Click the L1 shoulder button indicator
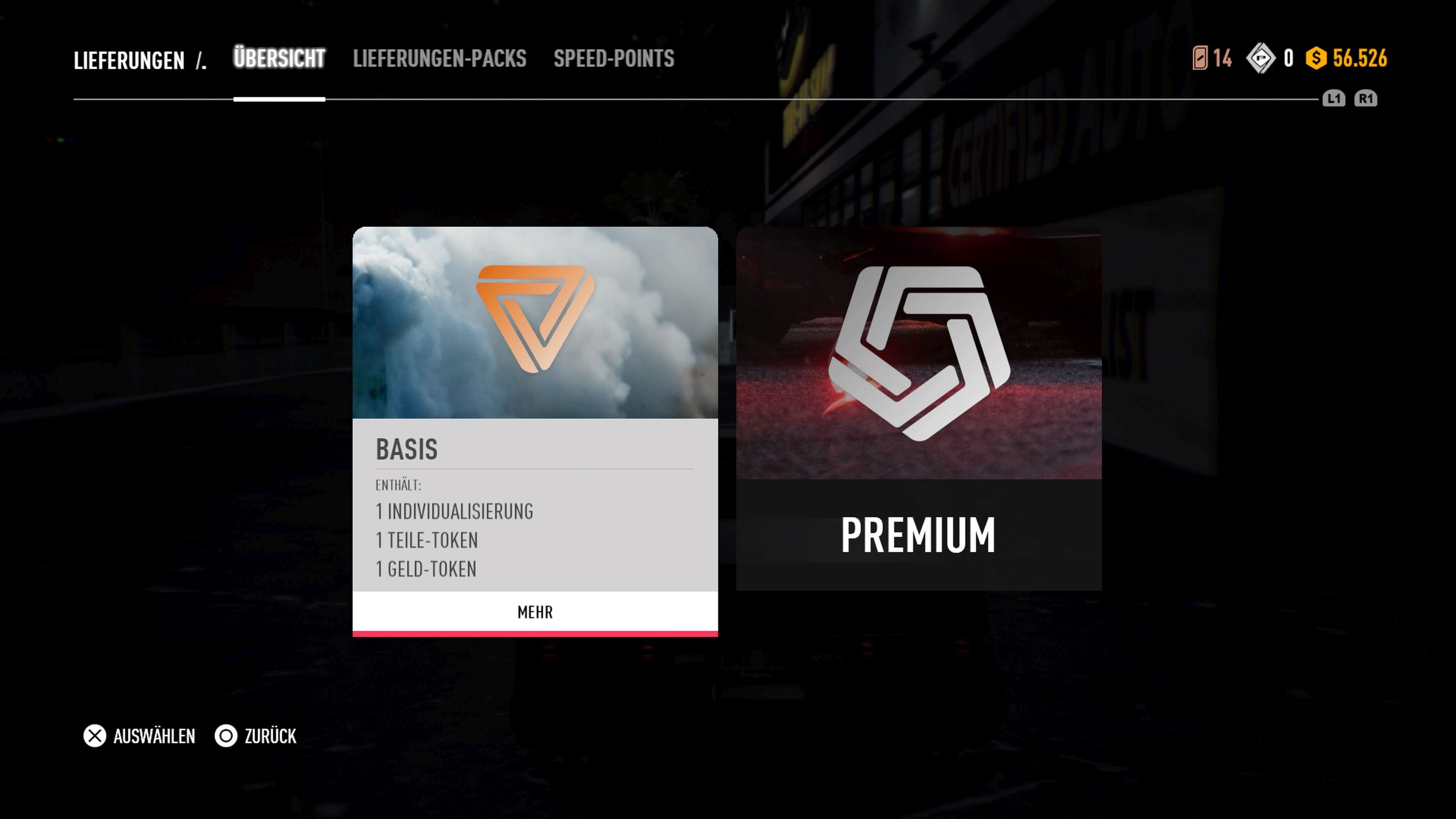Image resolution: width=1456 pixels, height=819 pixels. 1334,99
